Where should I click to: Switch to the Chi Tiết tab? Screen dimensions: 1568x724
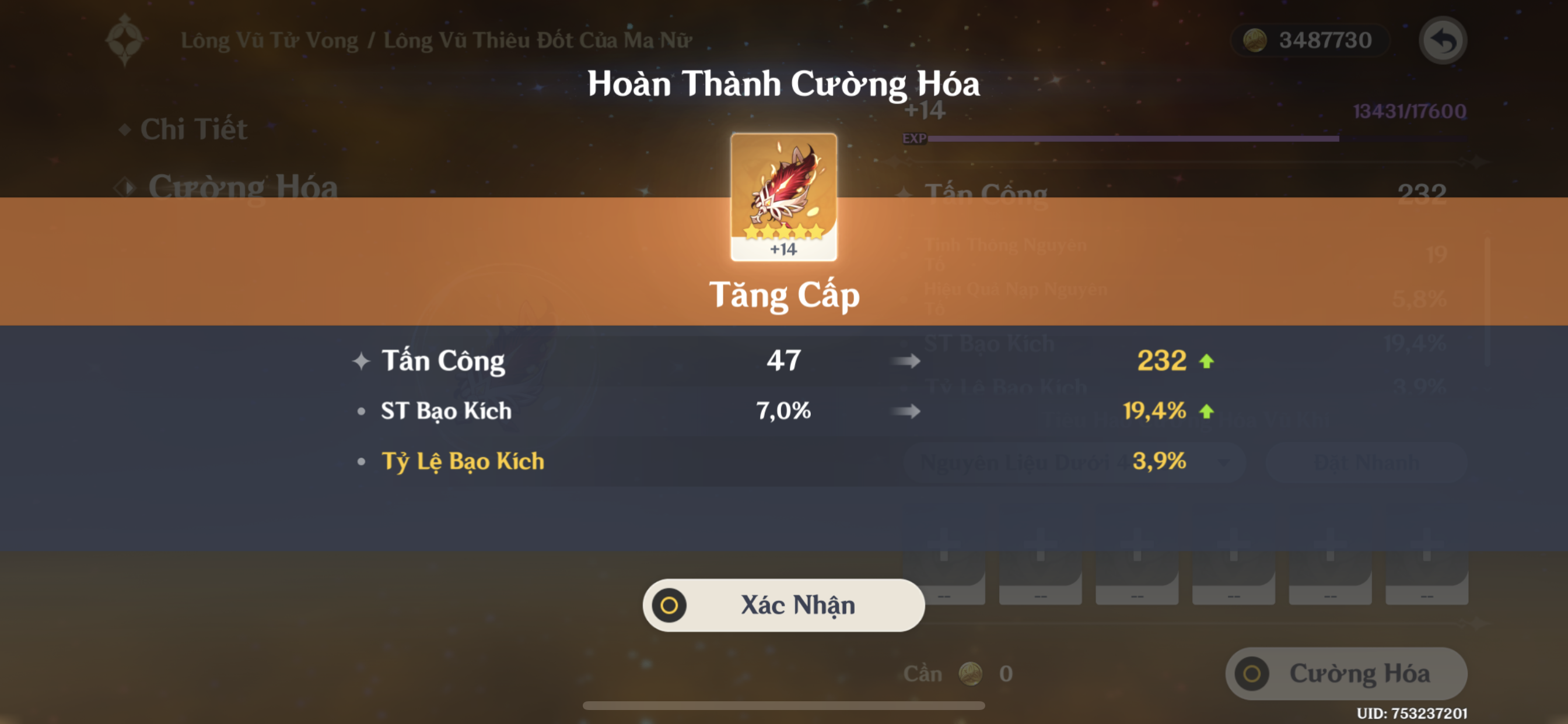click(x=195, y=129)
